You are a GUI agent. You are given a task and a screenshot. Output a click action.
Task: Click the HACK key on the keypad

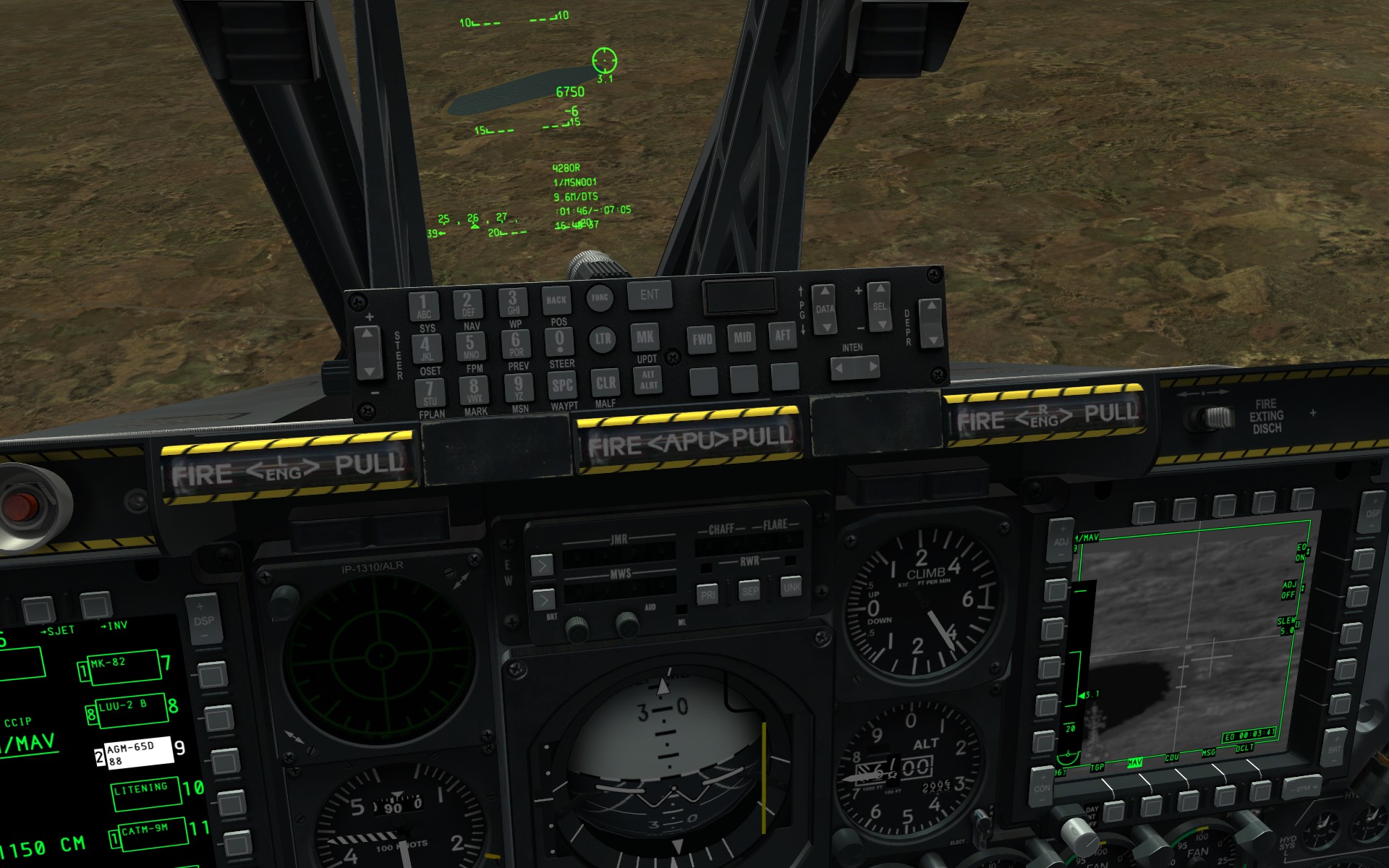556,300
